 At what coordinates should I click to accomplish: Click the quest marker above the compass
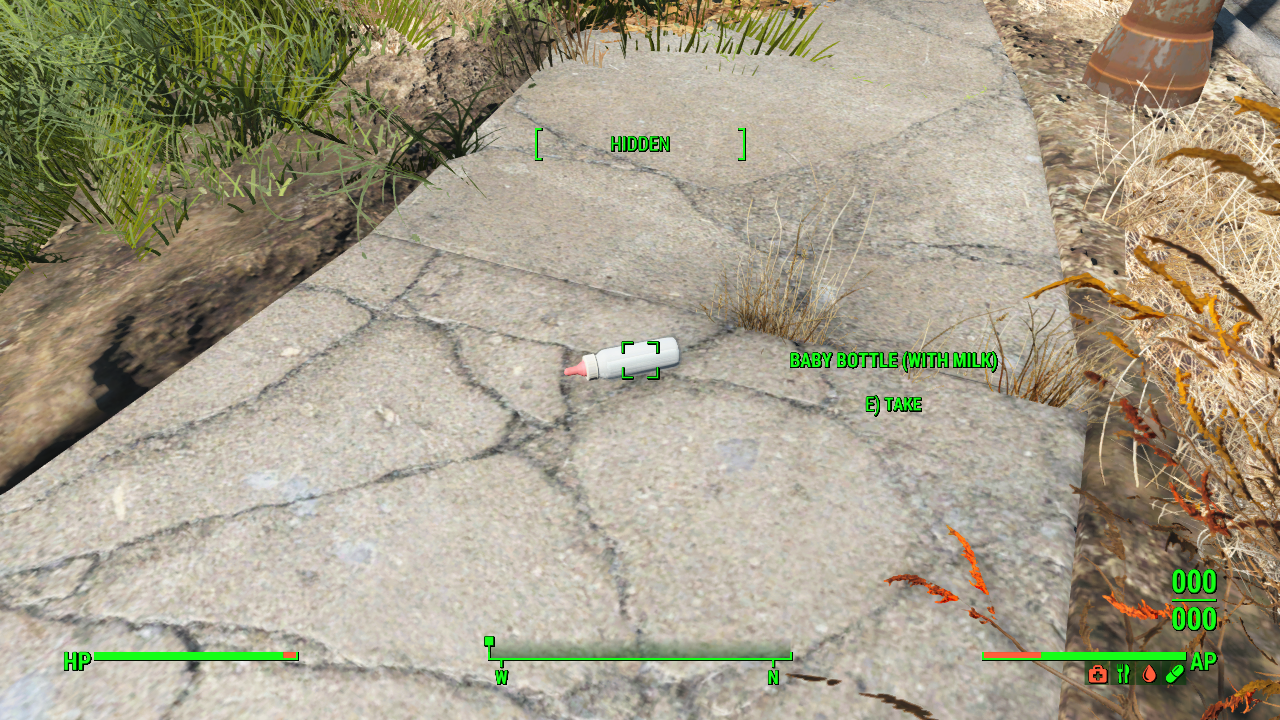(489, 643)
